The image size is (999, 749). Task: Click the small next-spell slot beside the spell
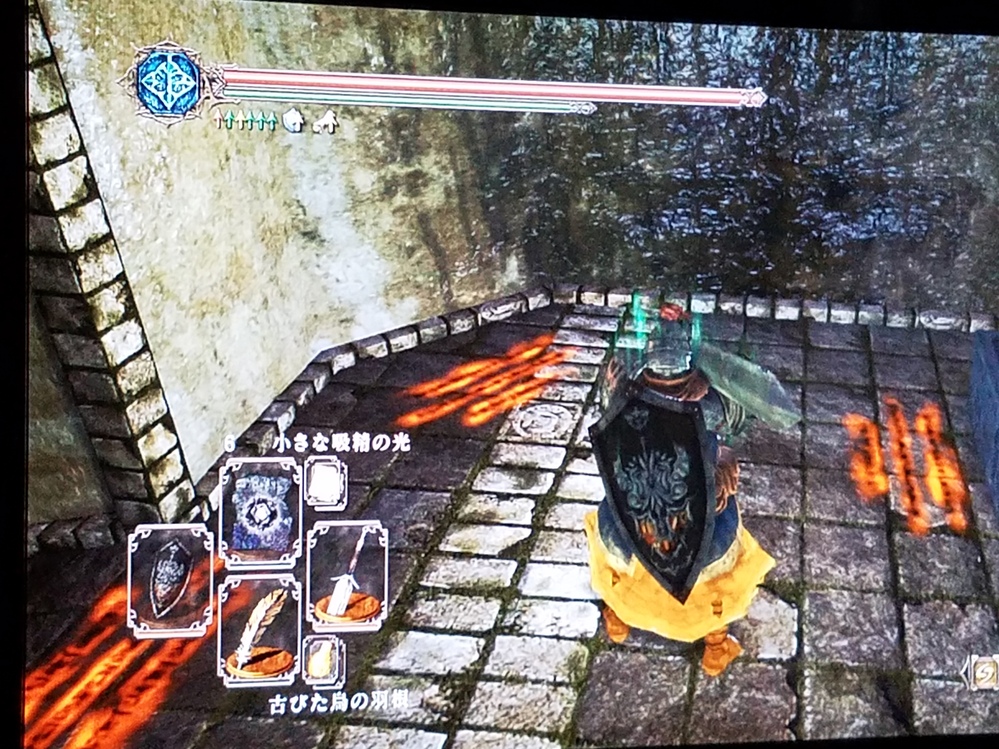click(x=325, y=484)
